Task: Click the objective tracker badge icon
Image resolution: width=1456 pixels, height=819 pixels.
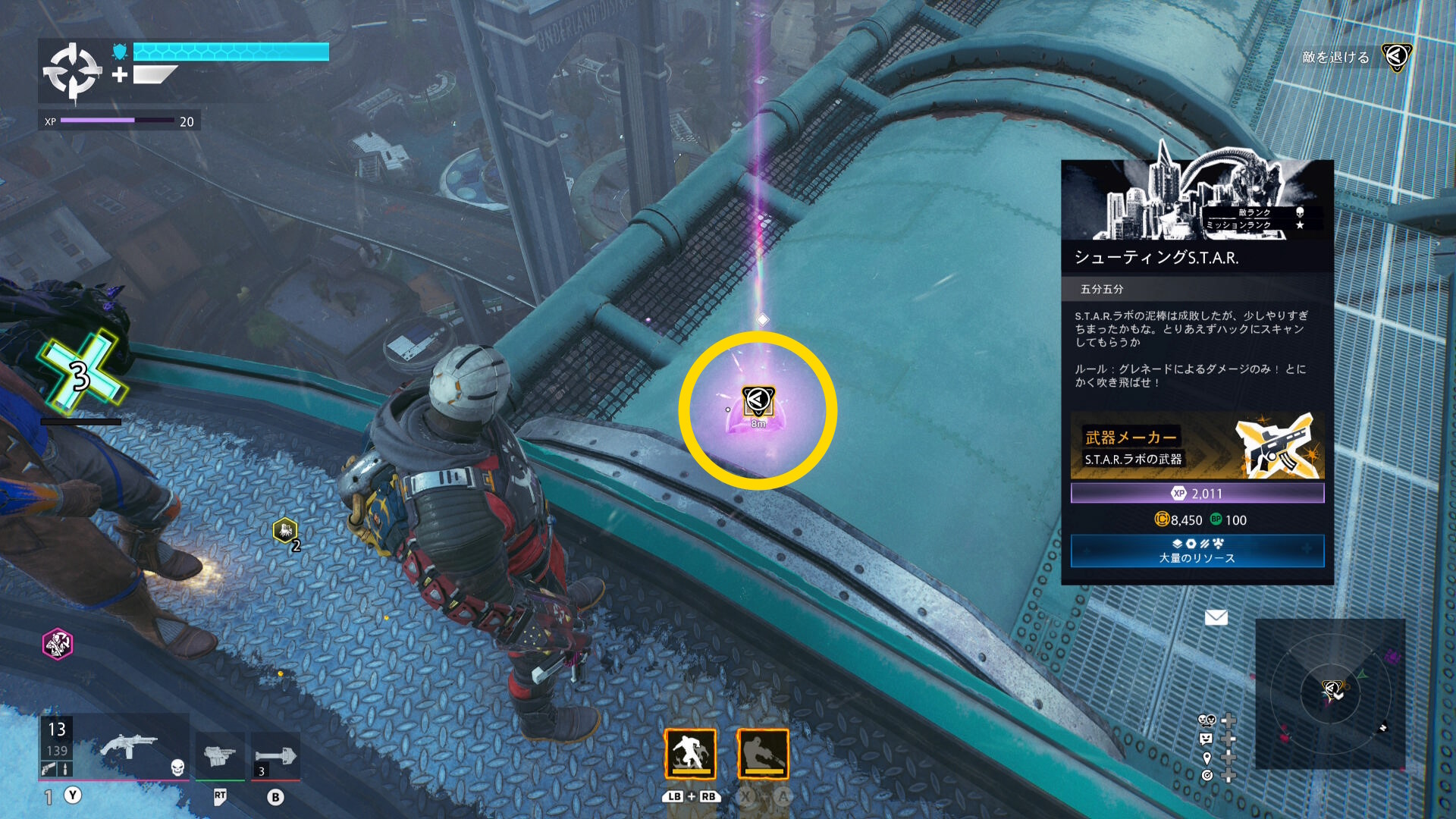Action: coord(1396,57)
